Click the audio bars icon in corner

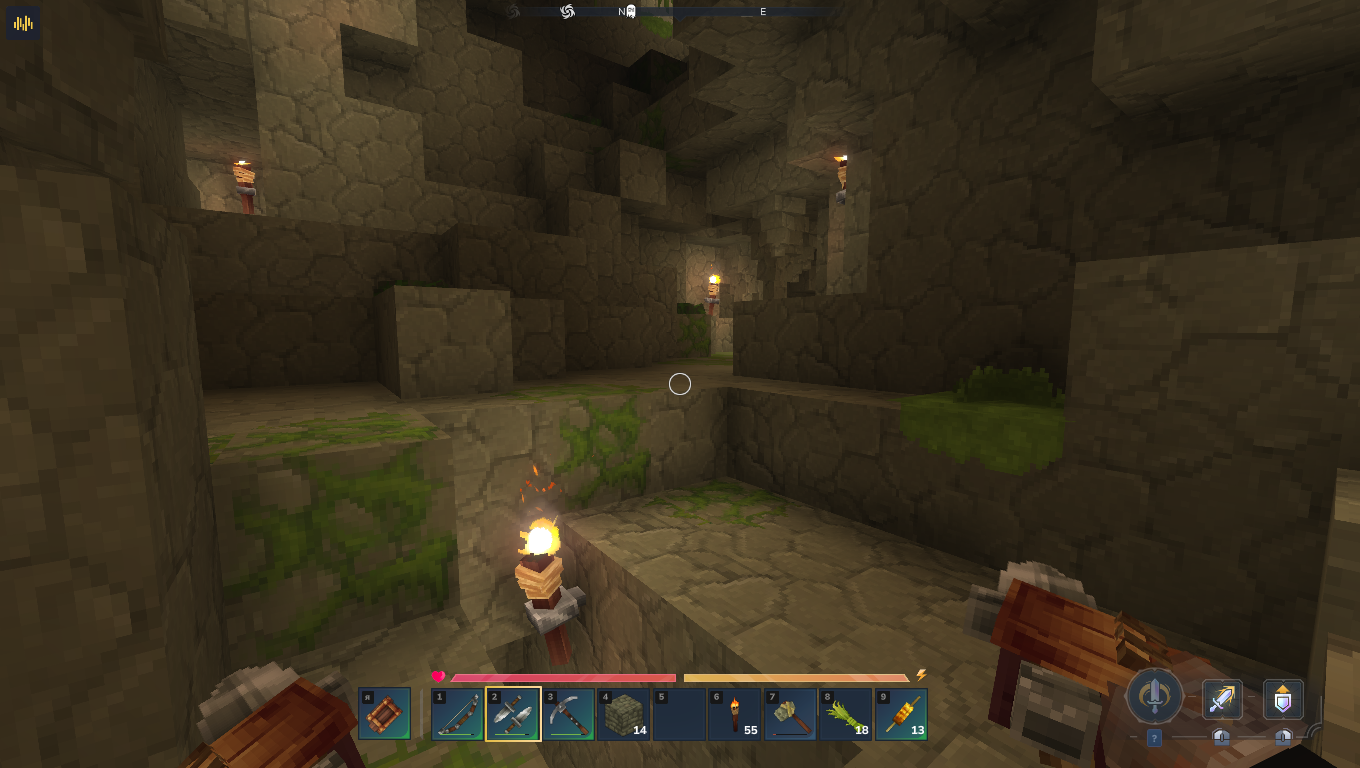click(23, 22)
